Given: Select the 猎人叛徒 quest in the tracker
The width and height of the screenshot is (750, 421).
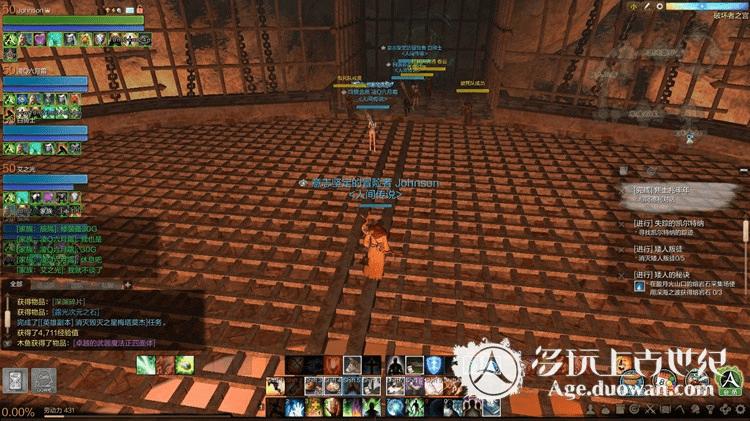Looking at the screenshot, I should coord(678,250).
